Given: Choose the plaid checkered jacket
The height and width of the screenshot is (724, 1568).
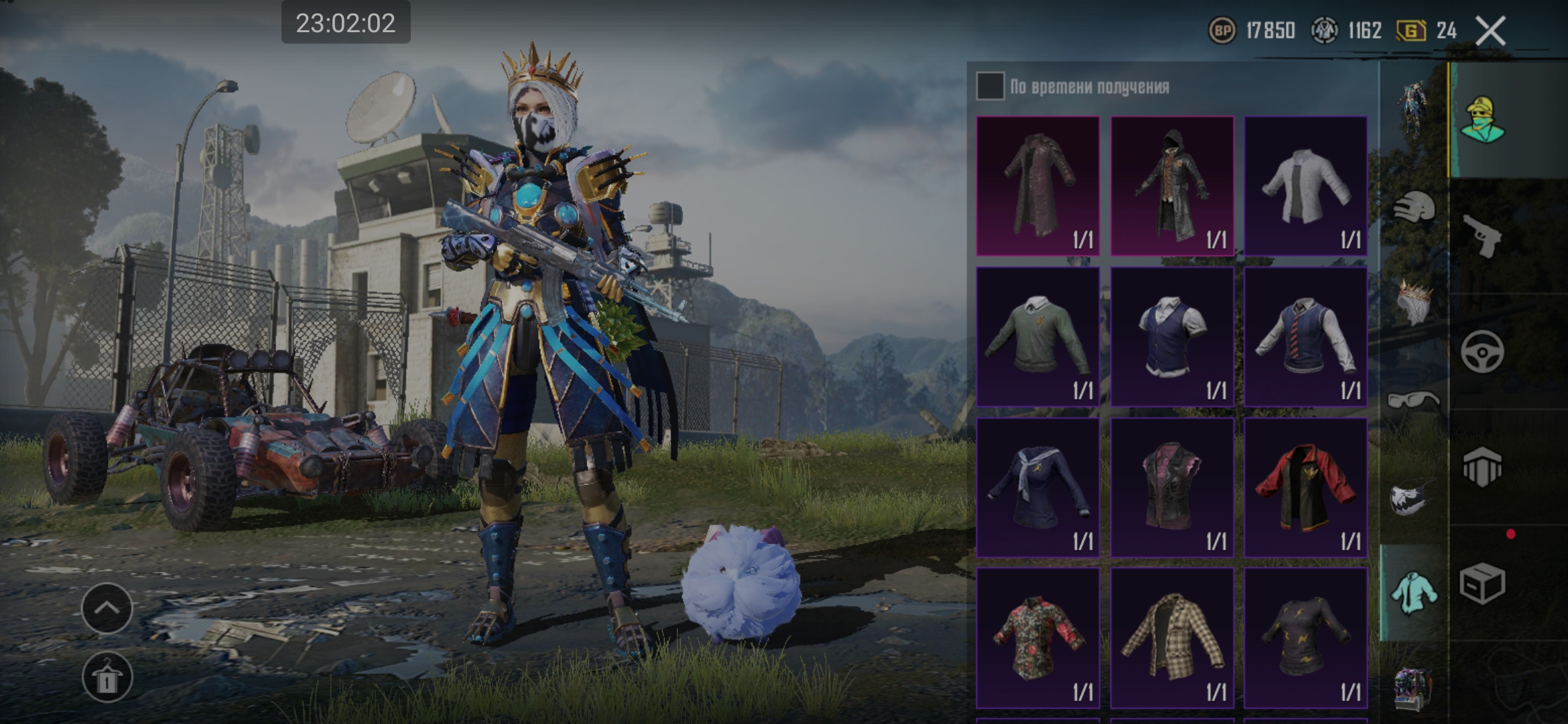Looking at the screenshot, I should click(1171, 638).
